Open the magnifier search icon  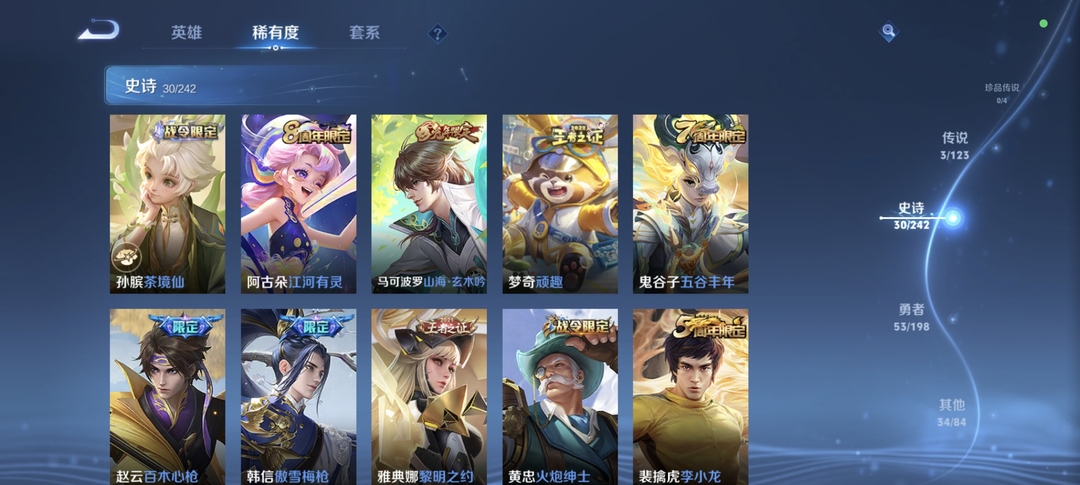pos(888,32)
